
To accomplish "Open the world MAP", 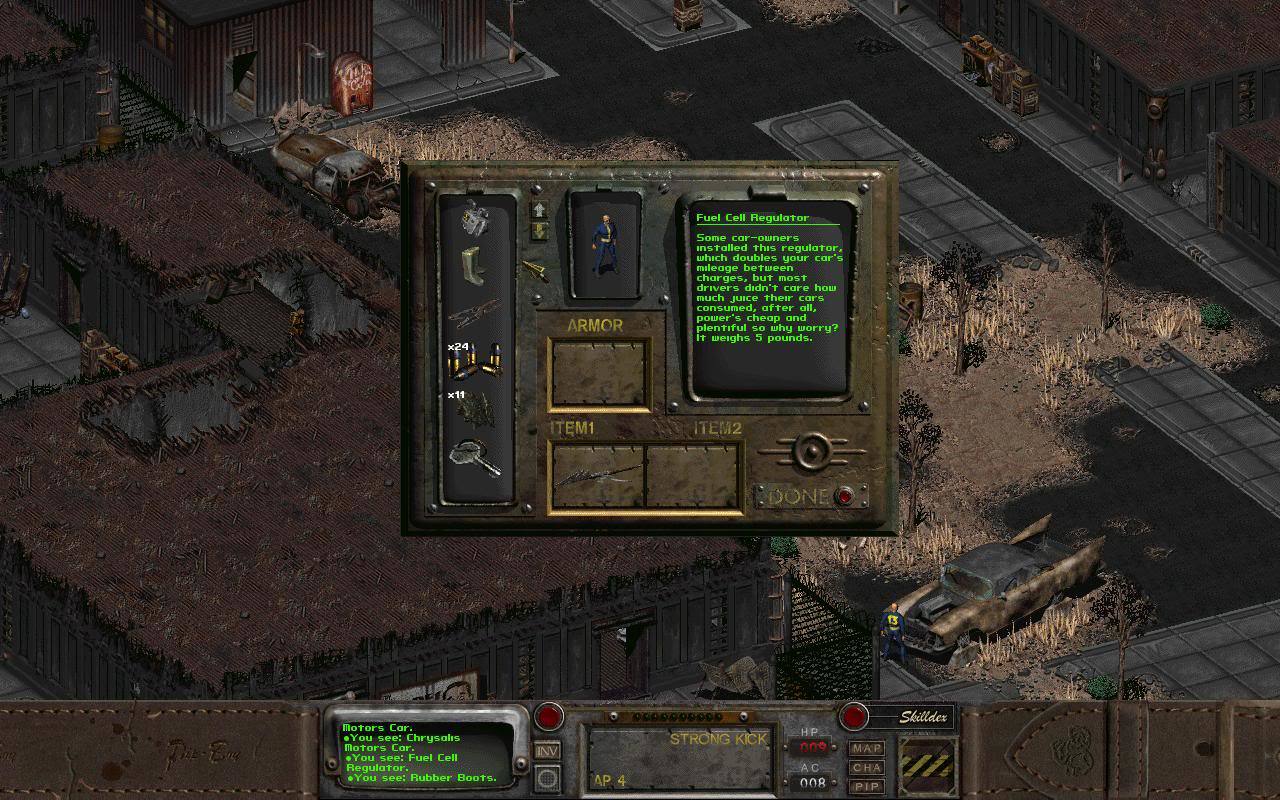I will point(866,748).
